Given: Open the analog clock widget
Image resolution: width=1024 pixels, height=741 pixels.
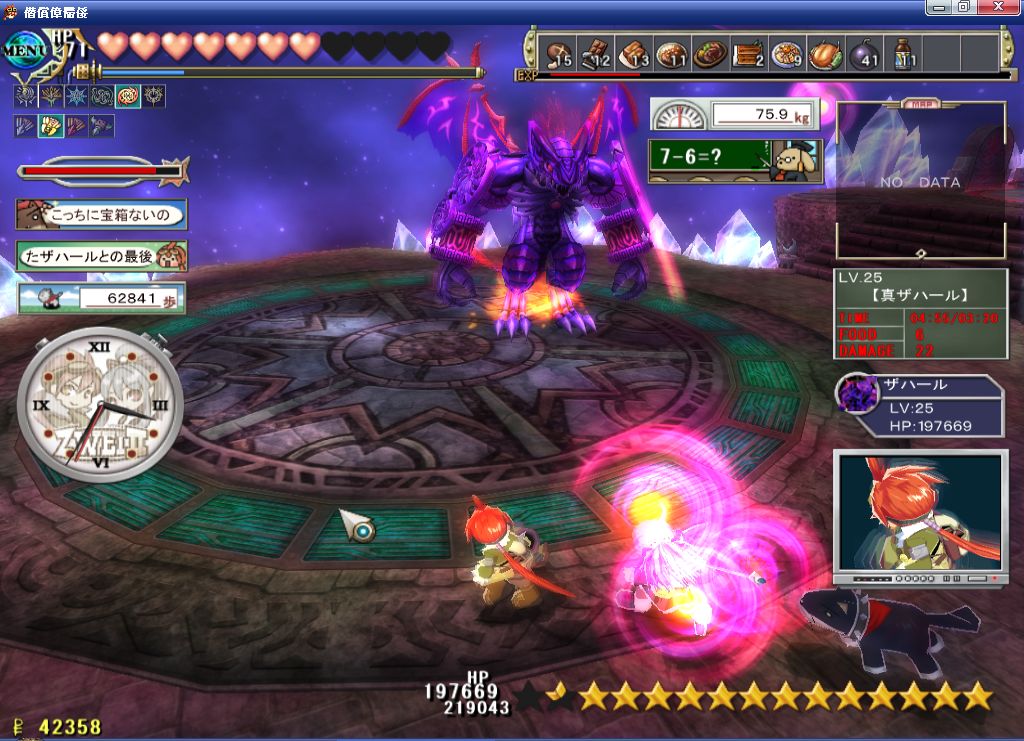Looking at the screenshot, I should tap(99, 406).
